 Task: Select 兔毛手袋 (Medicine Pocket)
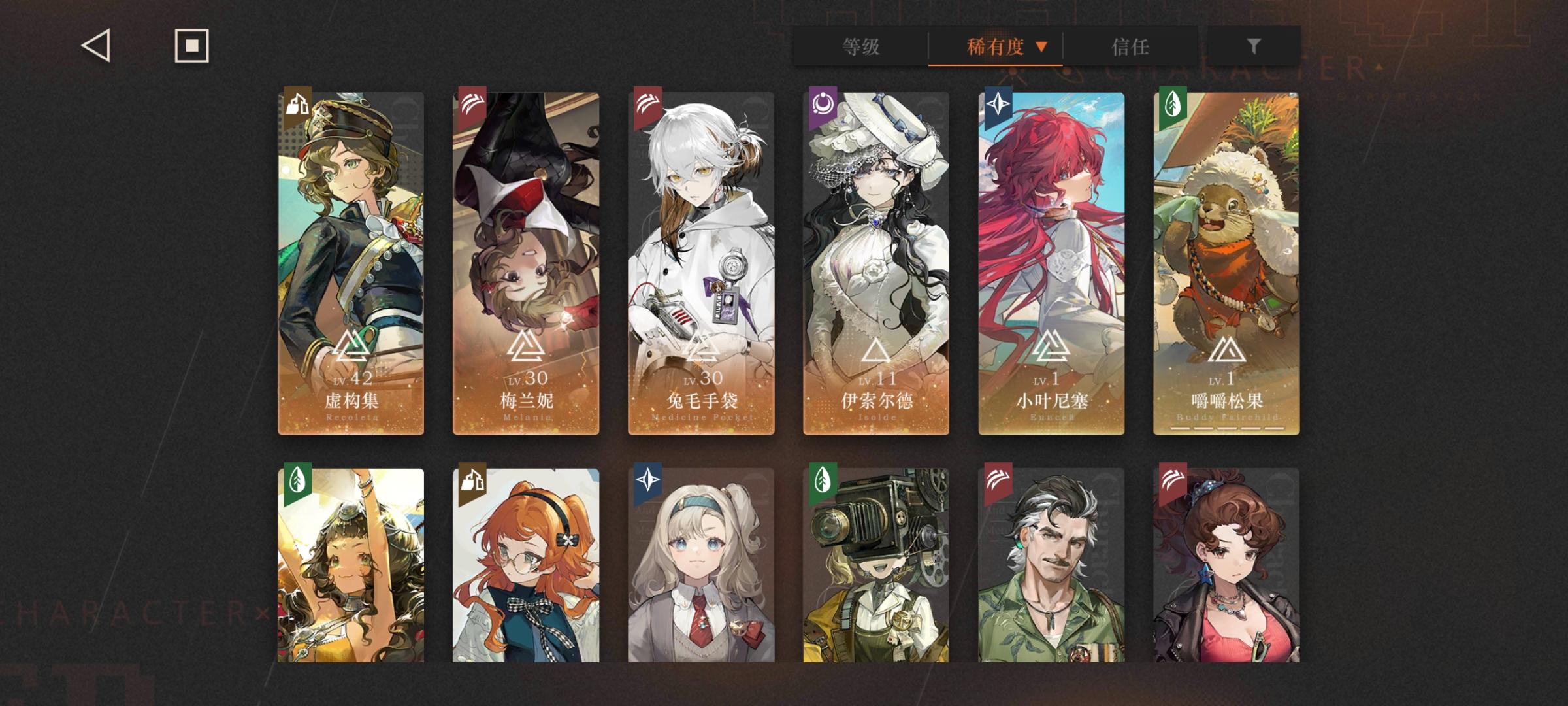tap(700, 261)
